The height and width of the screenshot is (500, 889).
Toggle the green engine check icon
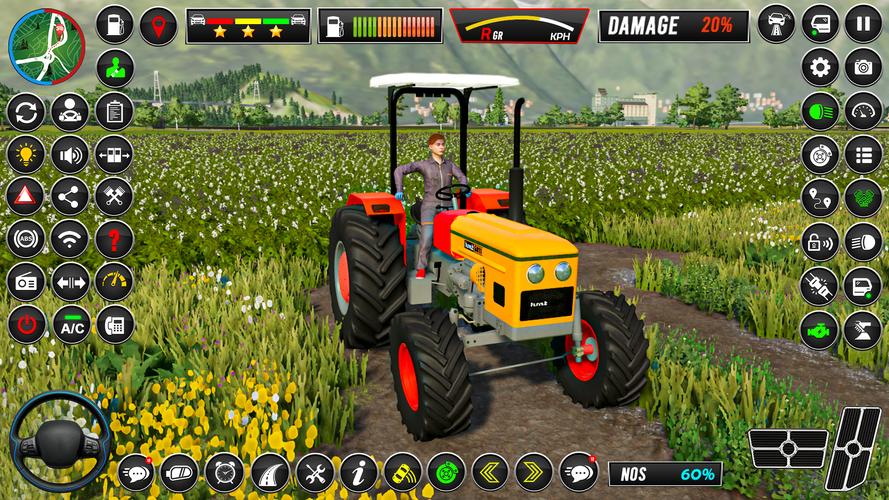click(x=820, y=328)
